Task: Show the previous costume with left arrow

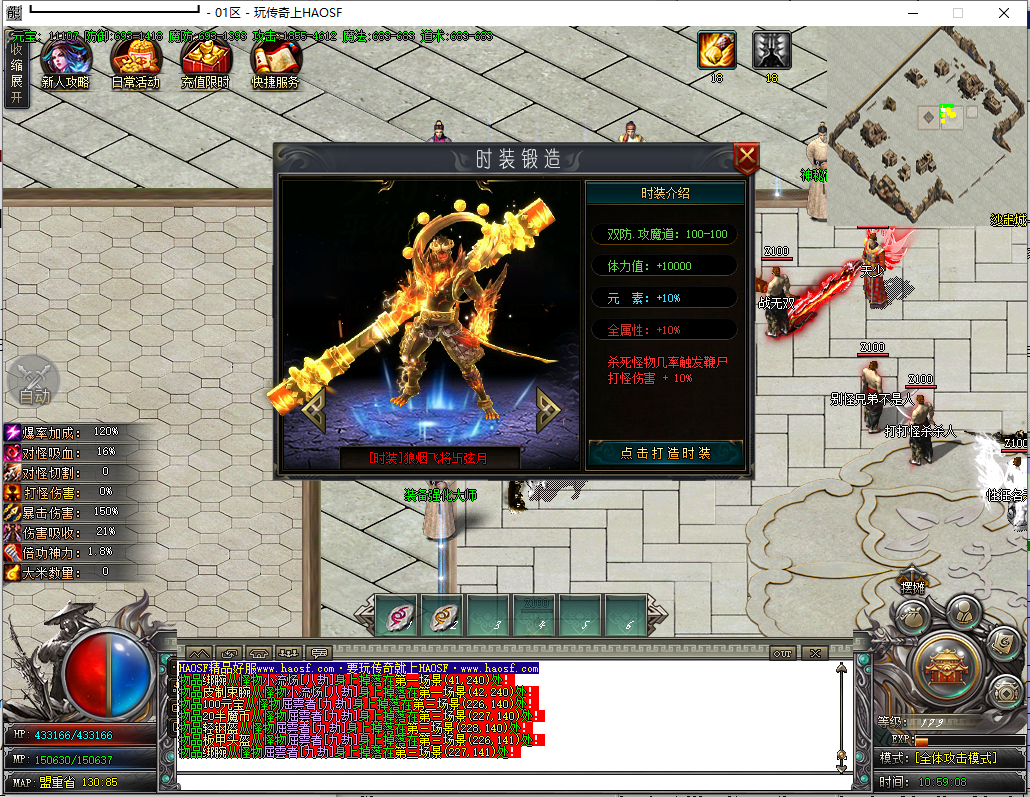Action: coord(313,408)
